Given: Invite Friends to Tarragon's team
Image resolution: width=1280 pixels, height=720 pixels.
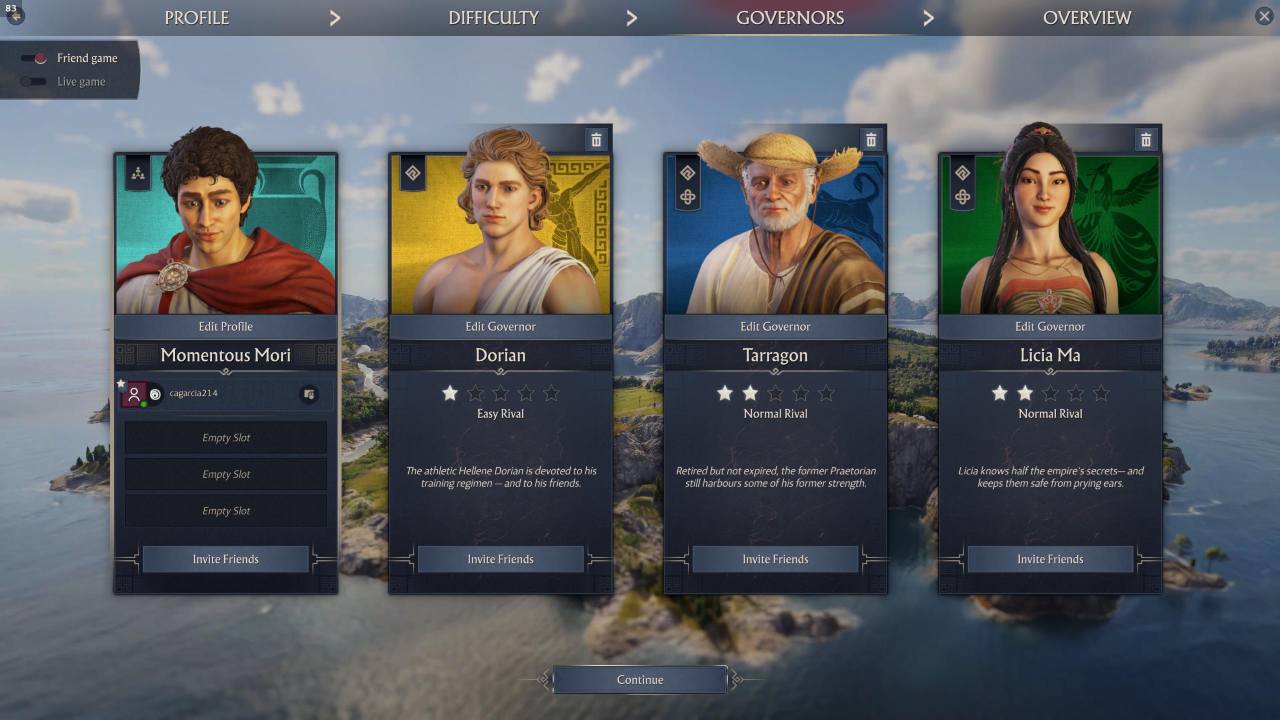Looking at the screenshot, I should [775, 559].
